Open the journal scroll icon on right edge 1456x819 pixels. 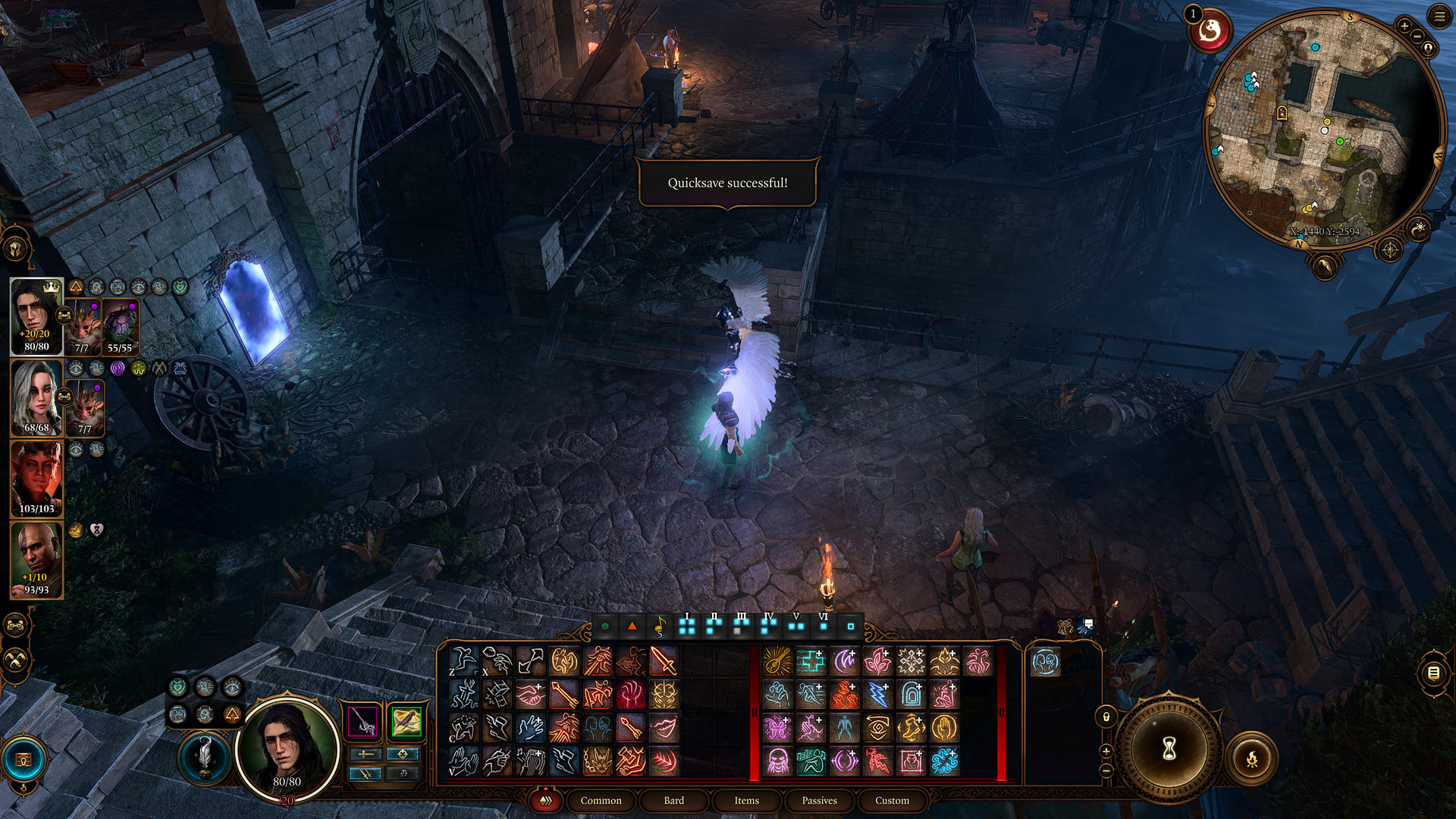coord(1433,673)
